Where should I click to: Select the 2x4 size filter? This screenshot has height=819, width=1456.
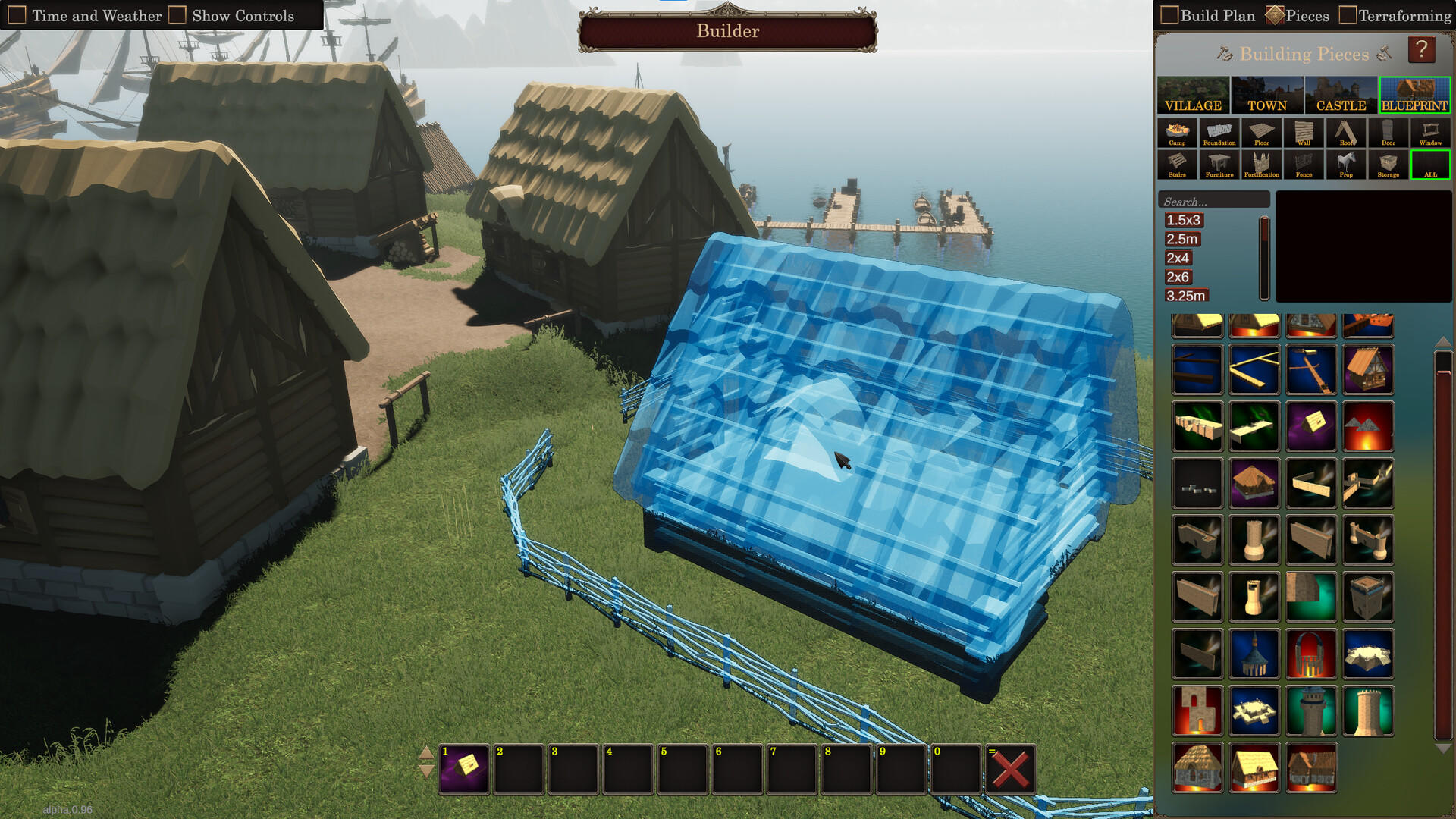1179,258
